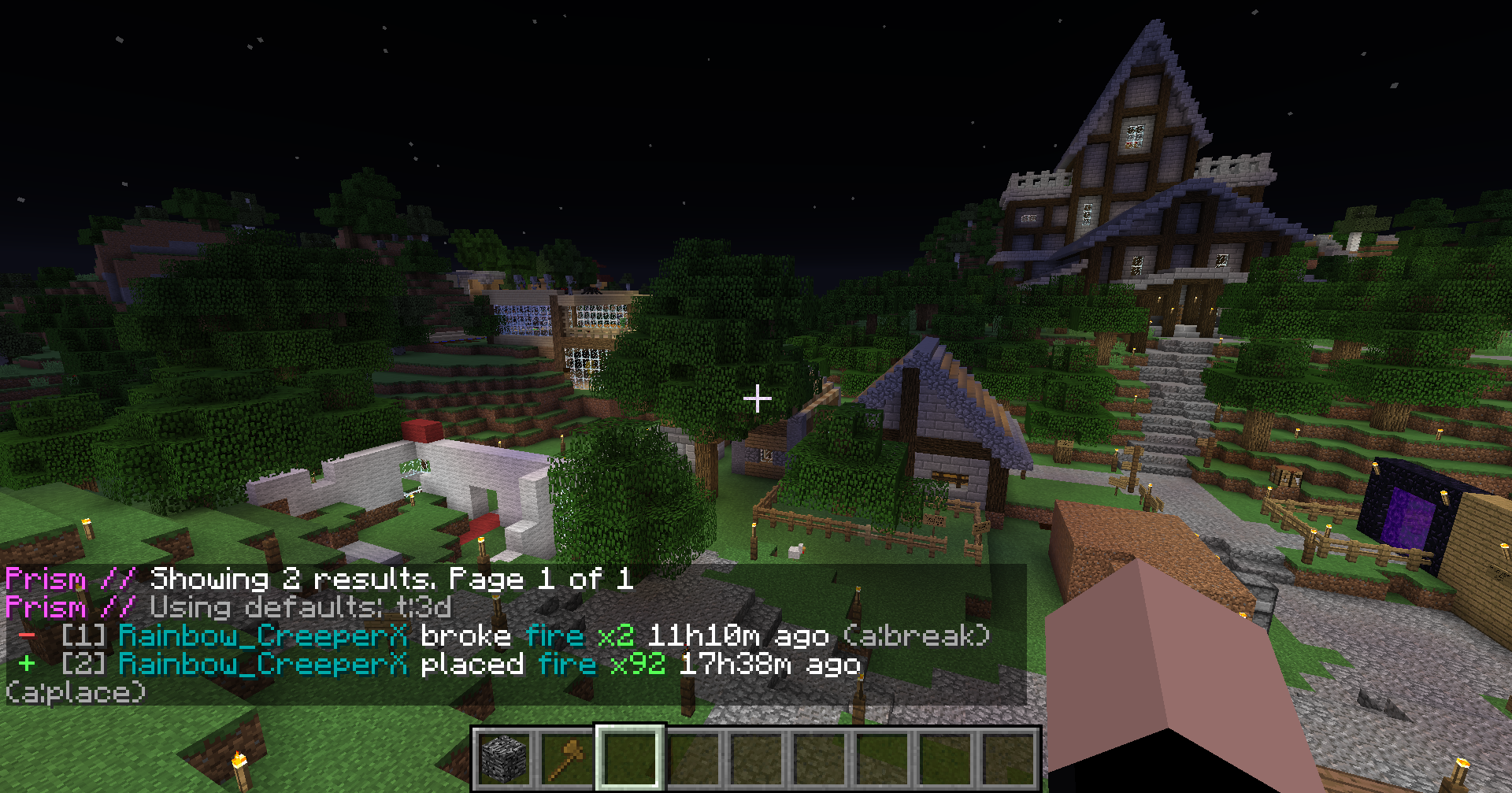
Task: Select the wooden axe hotbar slot
Action: pos(567,758)
